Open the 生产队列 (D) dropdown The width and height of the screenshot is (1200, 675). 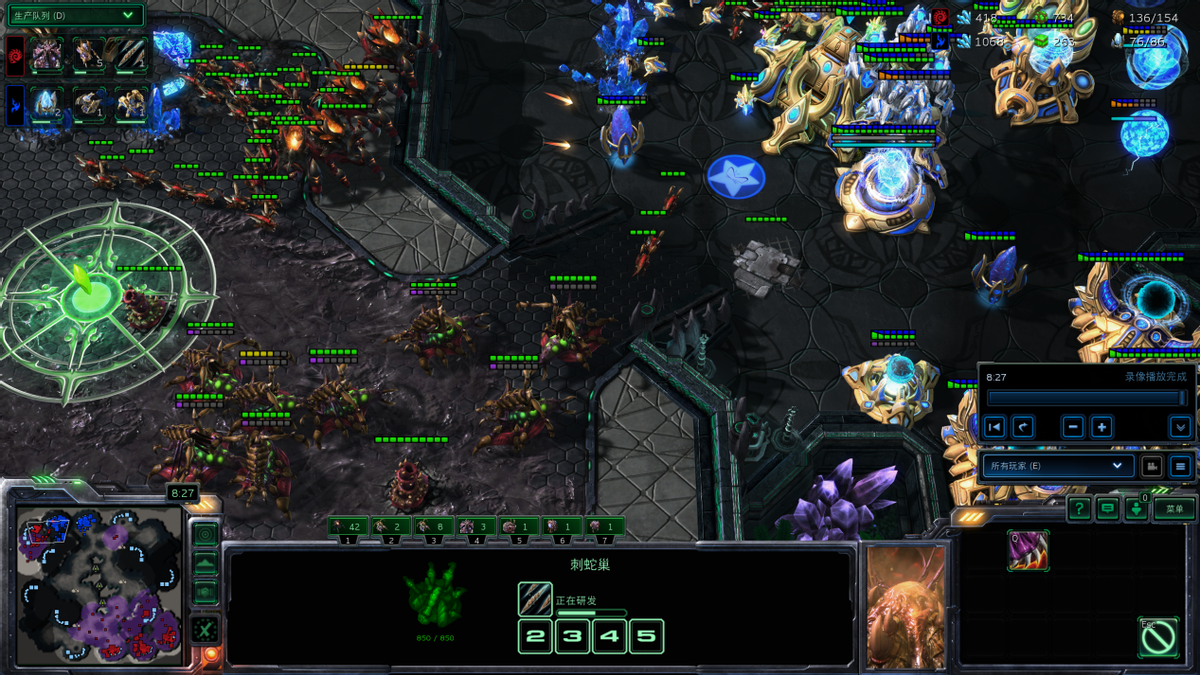74,15
